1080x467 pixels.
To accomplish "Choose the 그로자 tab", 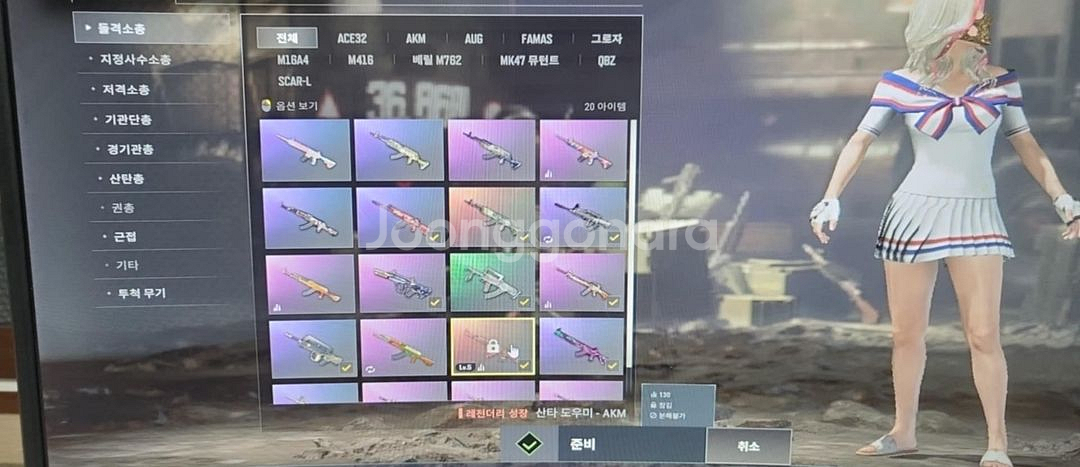I will [x=606, y=39].
